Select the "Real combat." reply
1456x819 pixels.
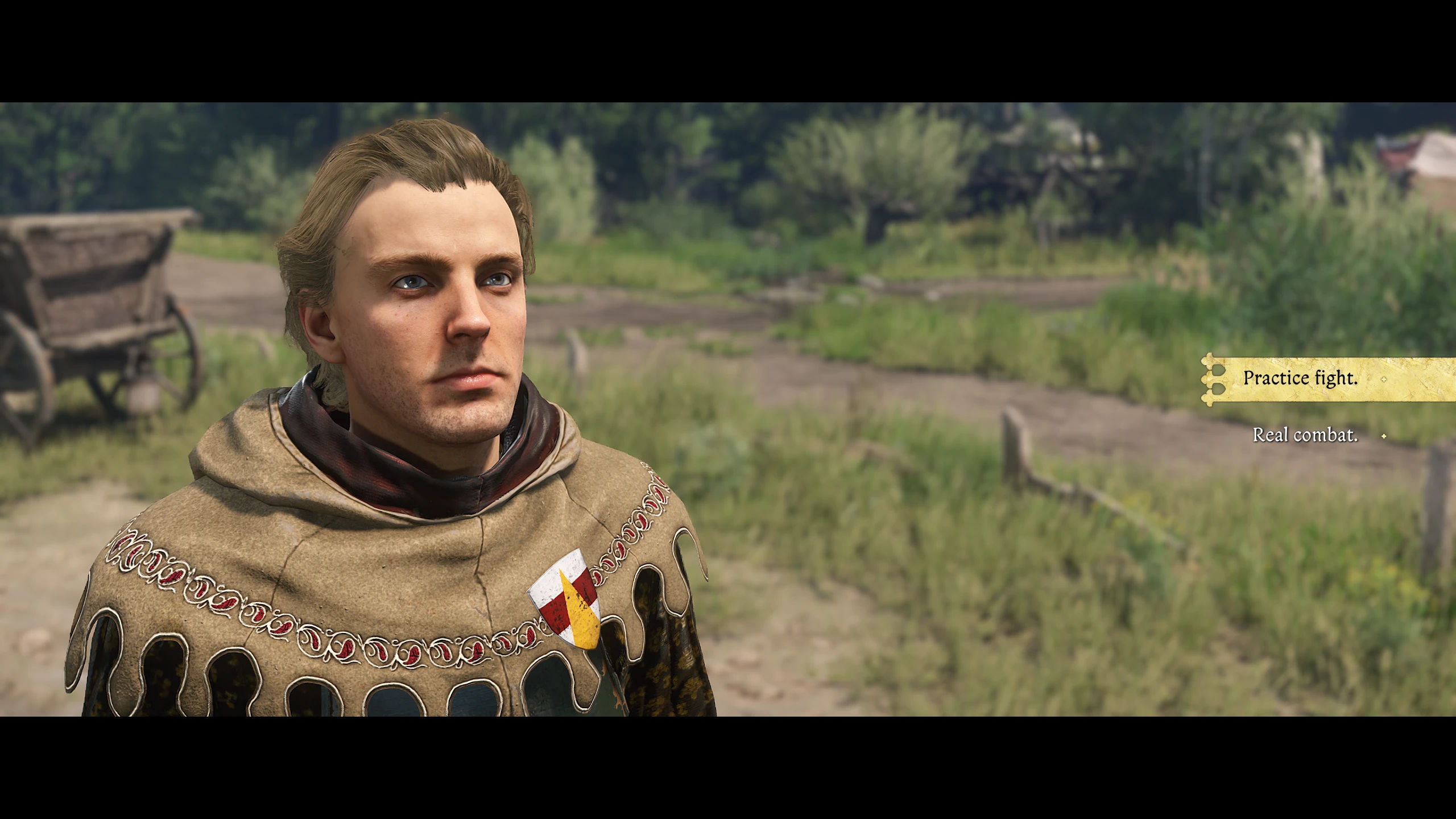pyautogui.click(x=1305, y=436)
